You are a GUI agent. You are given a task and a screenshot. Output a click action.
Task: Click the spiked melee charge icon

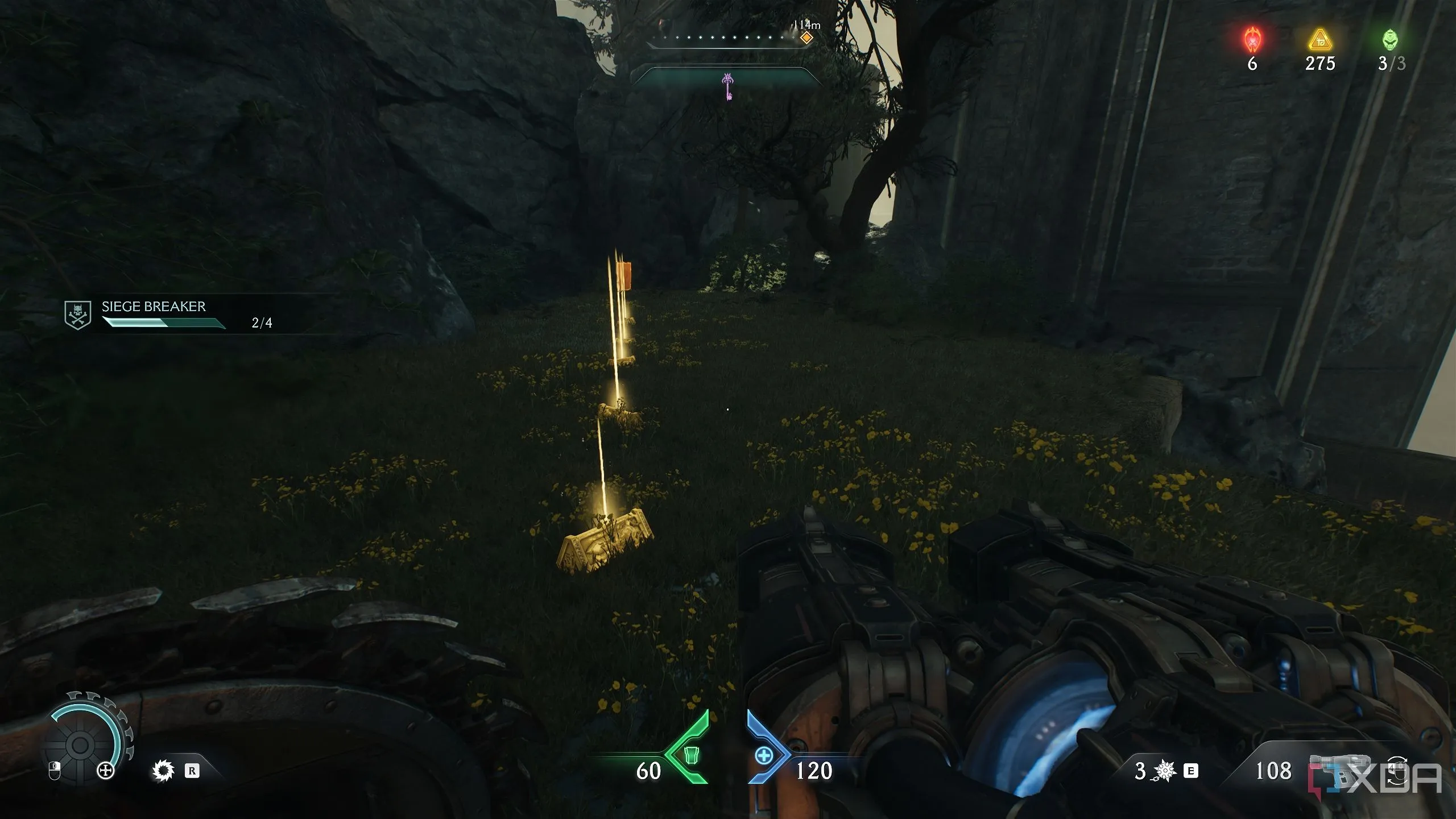[1164, 771]
